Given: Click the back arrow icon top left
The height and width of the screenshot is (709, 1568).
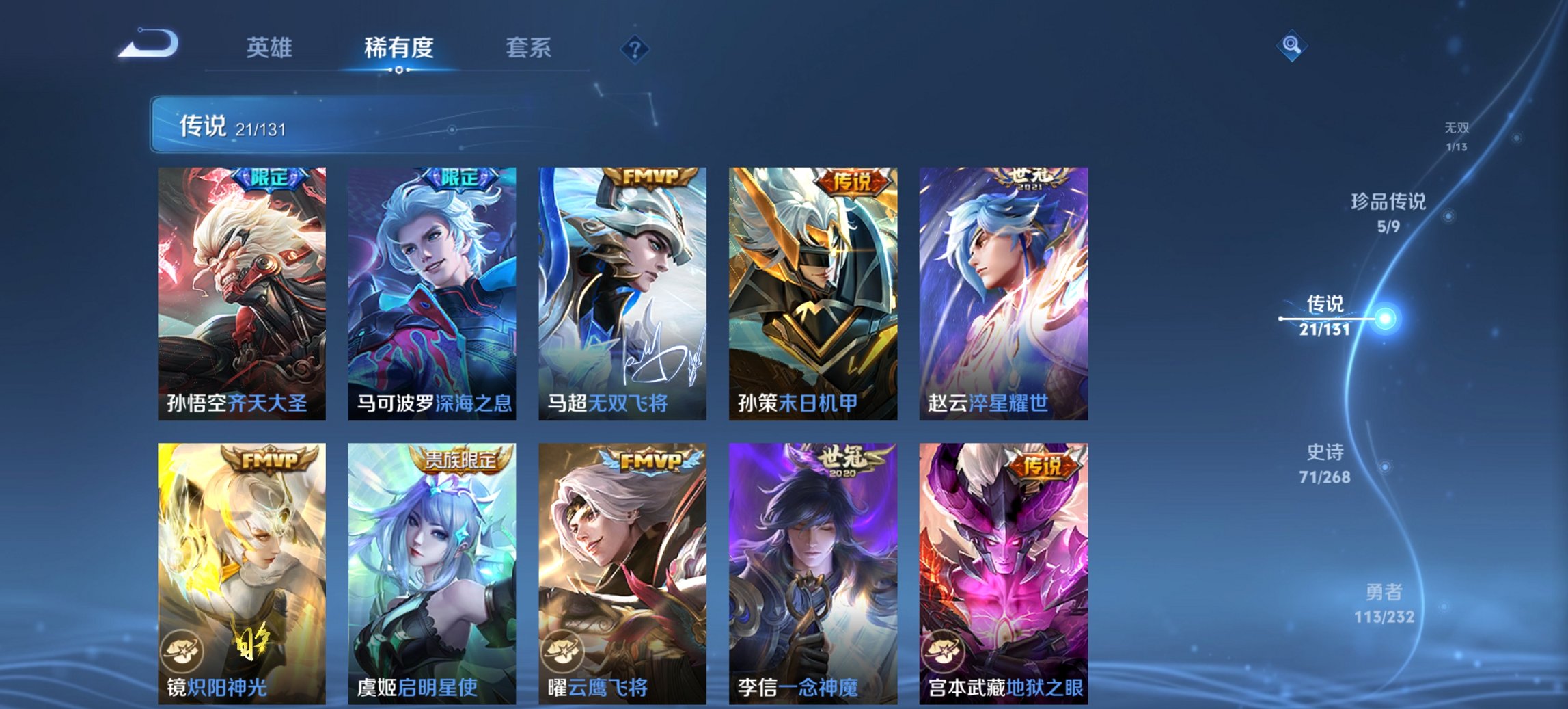Looking at the screenshot, I should point(147,44).
